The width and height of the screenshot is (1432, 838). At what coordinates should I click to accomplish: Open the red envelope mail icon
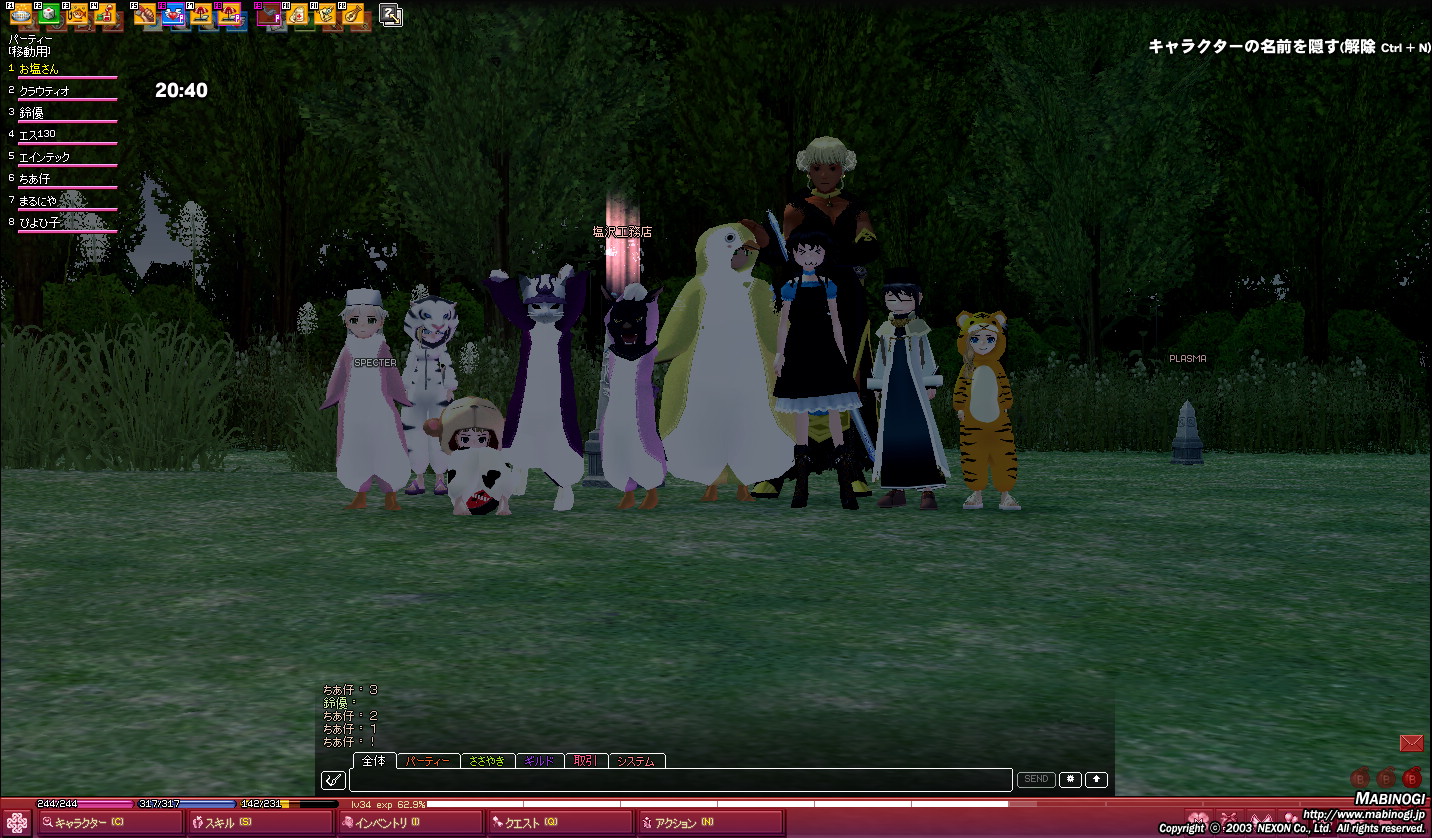[1411, 743]
